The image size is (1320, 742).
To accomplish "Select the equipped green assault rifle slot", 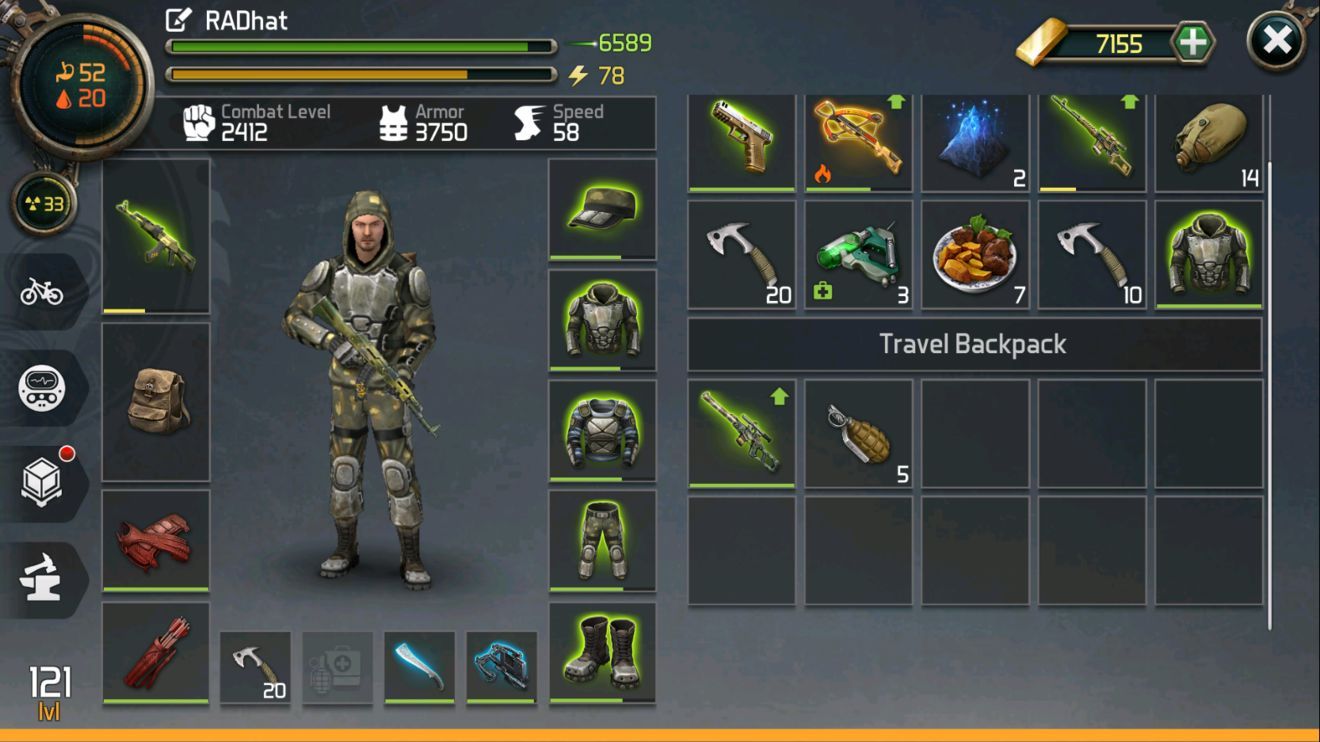I will [156, 236].
